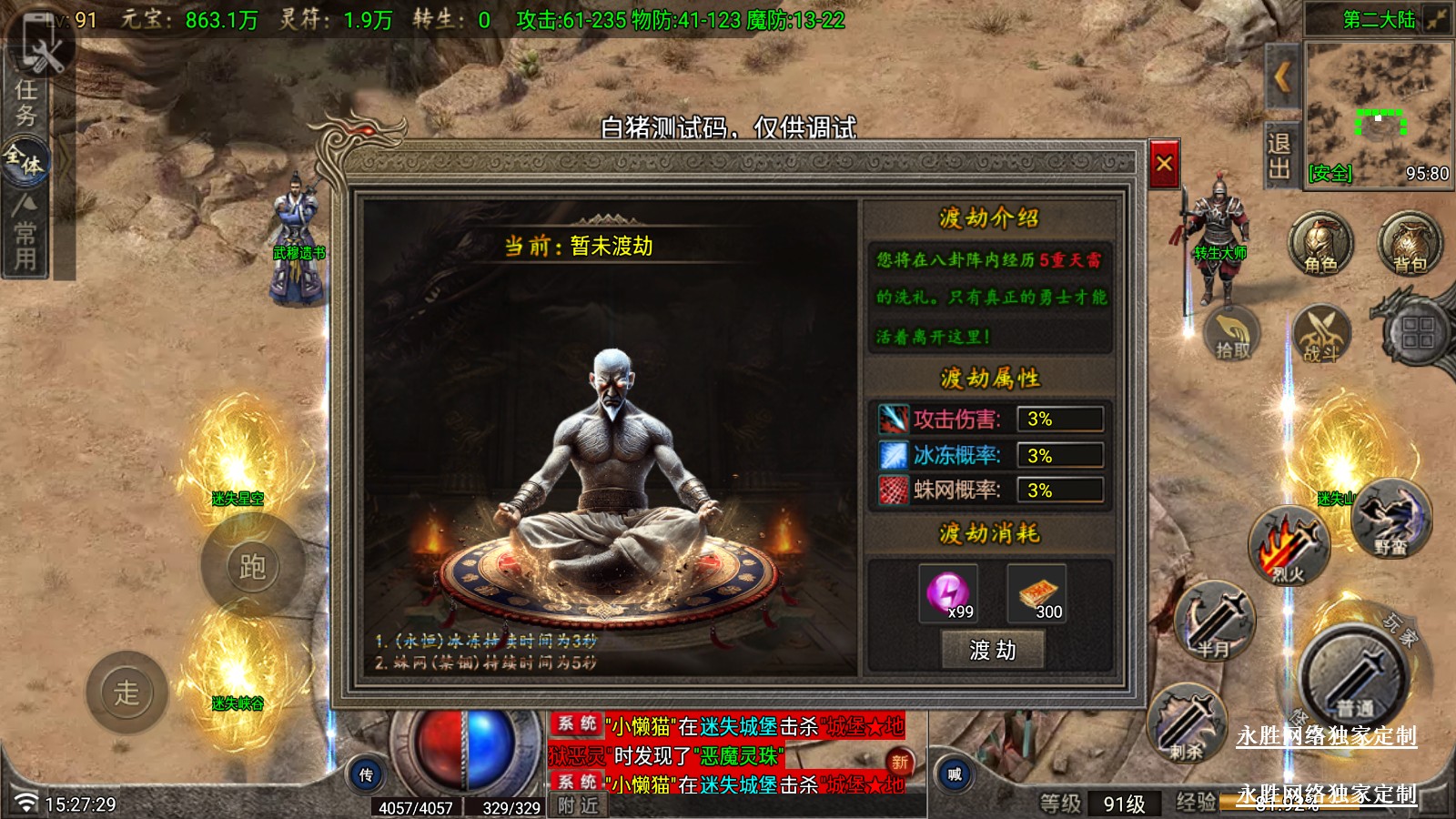This screenshot has height=819, width=1456.
Task: Tap the 拾取 pickup button
Action: pyautogui.click(x=1233, y=334)
